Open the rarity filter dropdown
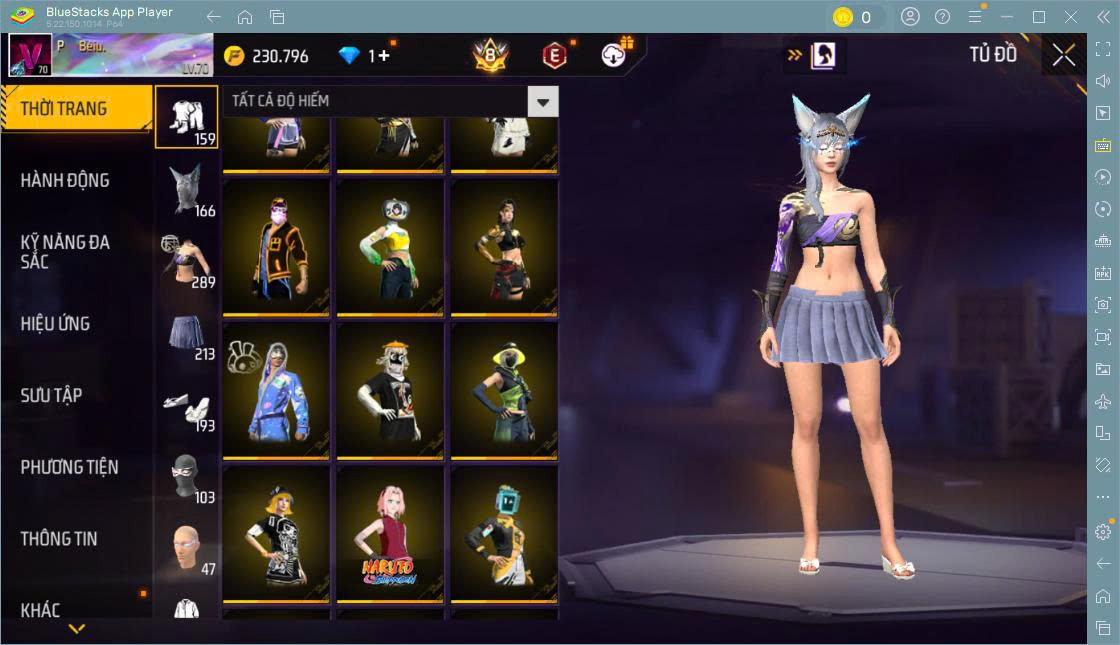1120x645 pixels. pyautogui.click(x=543, y=101)
